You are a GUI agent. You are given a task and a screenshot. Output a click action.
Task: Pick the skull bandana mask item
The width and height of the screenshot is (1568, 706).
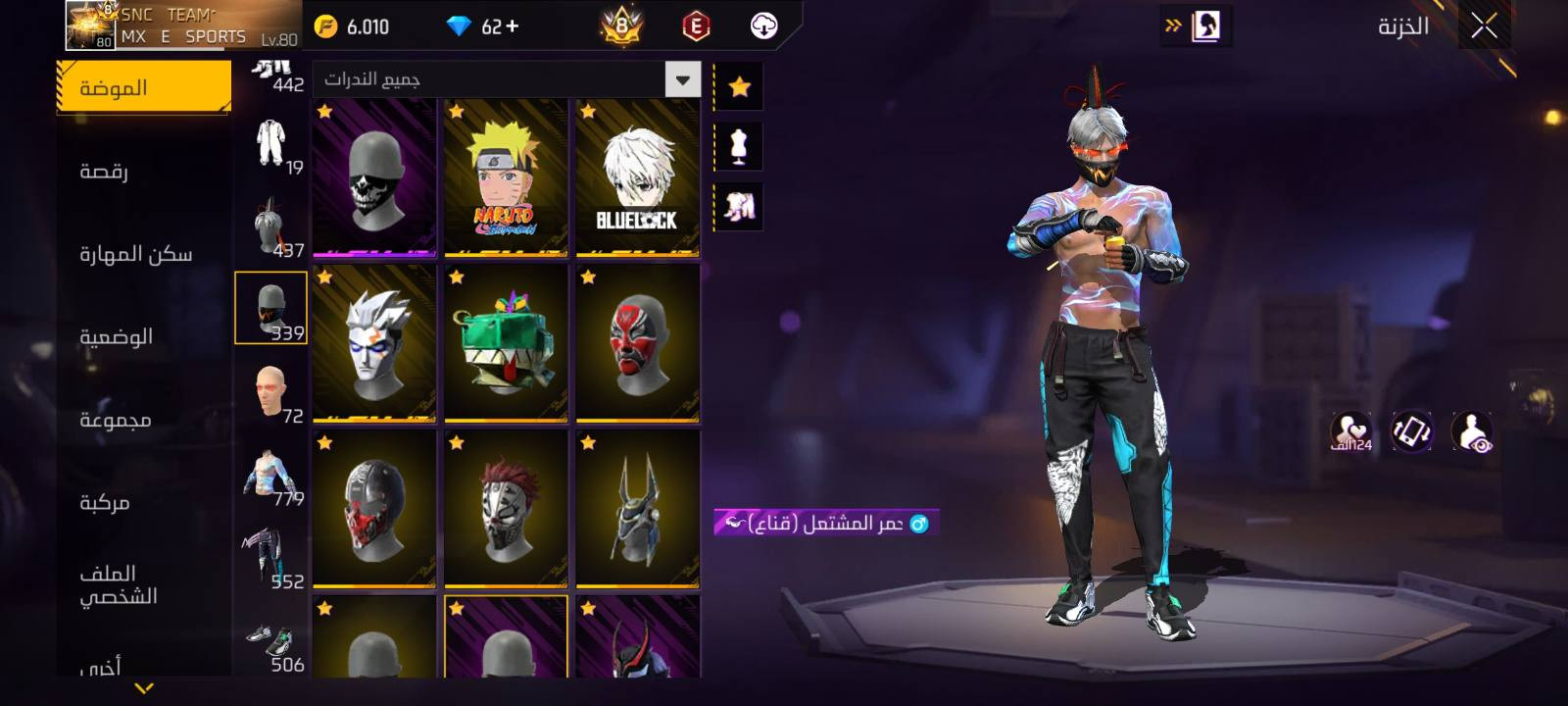click(374, 178)
